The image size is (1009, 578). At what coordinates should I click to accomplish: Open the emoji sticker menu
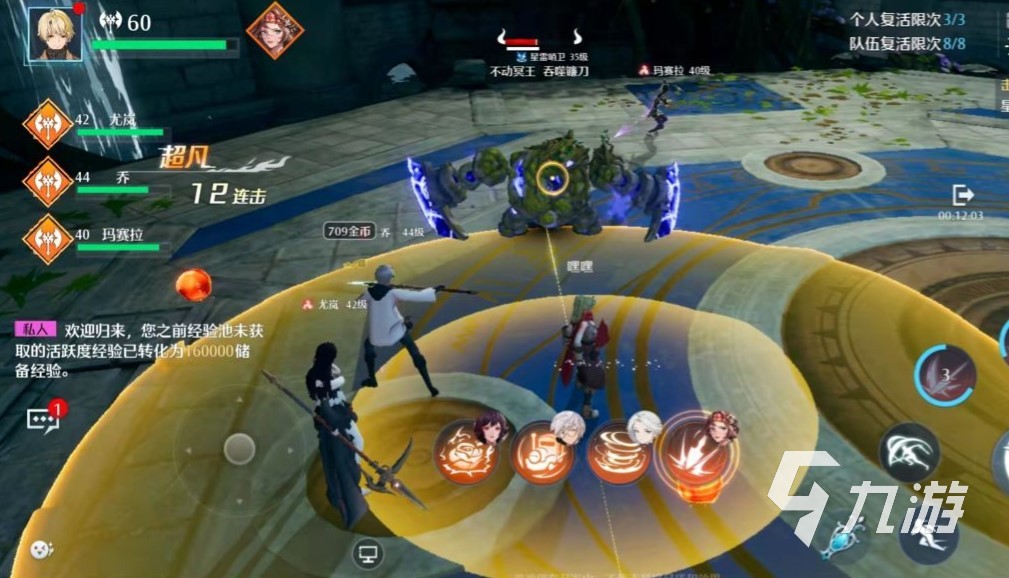[40, 548]
